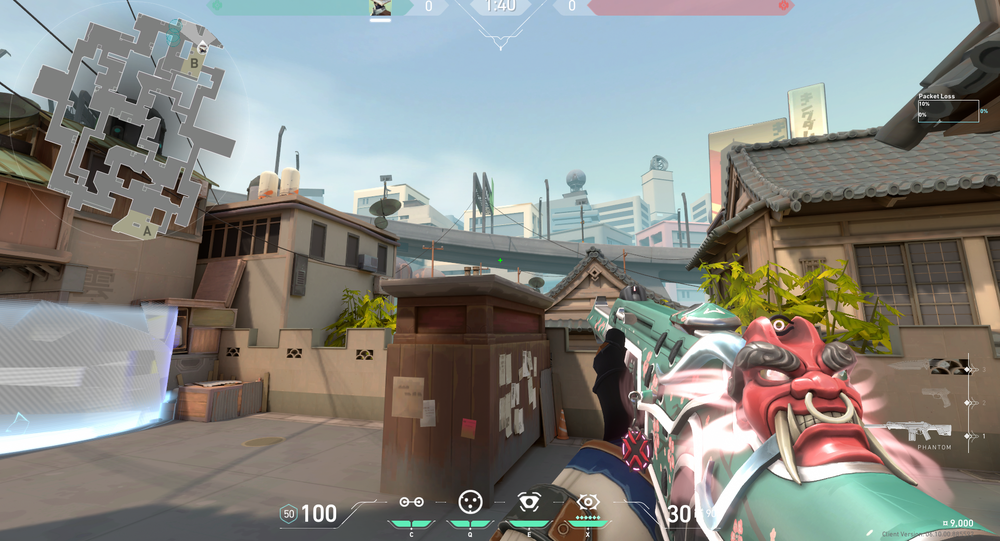Activate the Q ability three-dot circle icon
This screenshot has width=1000, height=541.
pos(470,501)
